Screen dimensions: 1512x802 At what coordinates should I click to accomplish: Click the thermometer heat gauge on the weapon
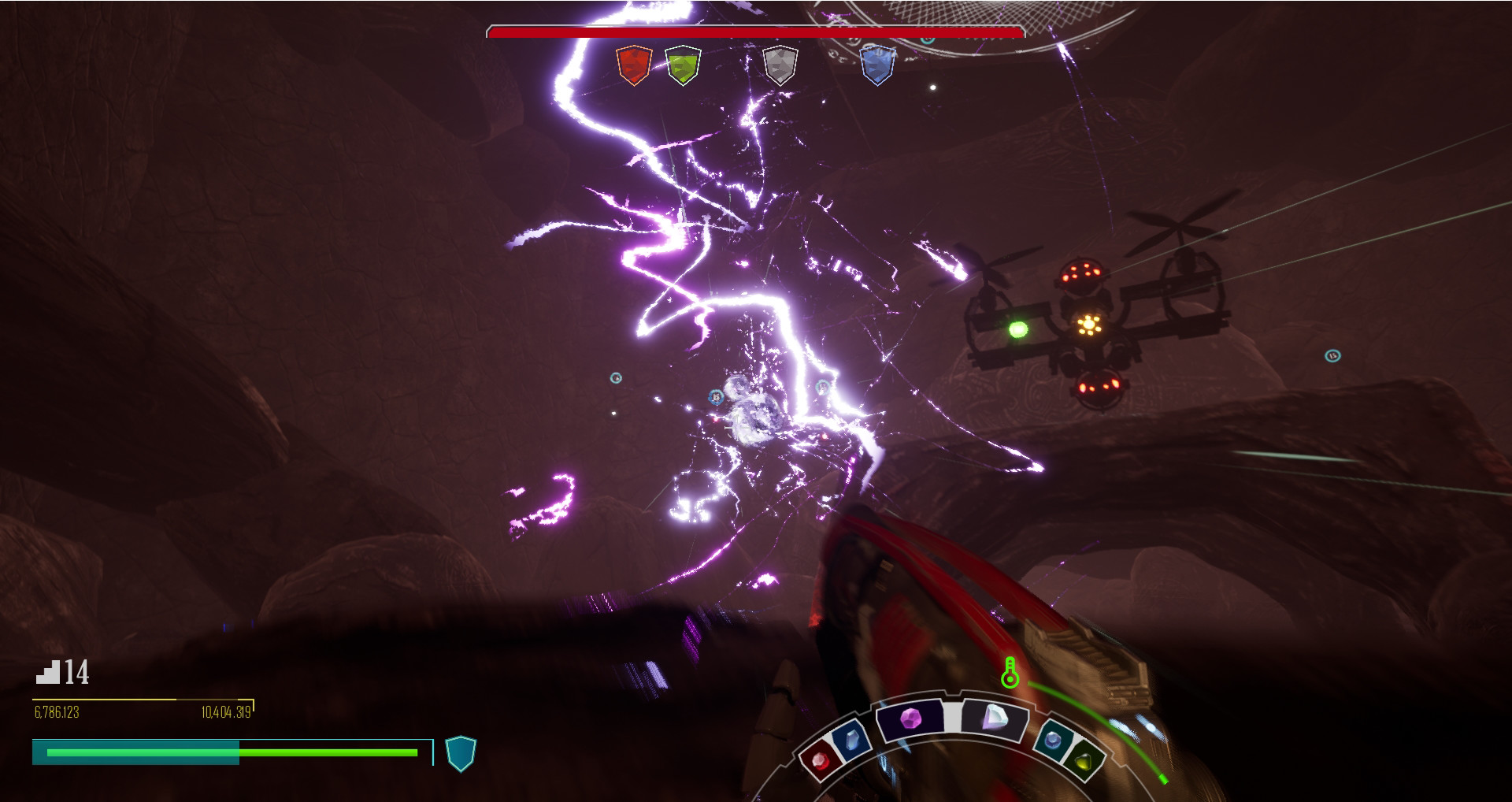(1010, 674)
